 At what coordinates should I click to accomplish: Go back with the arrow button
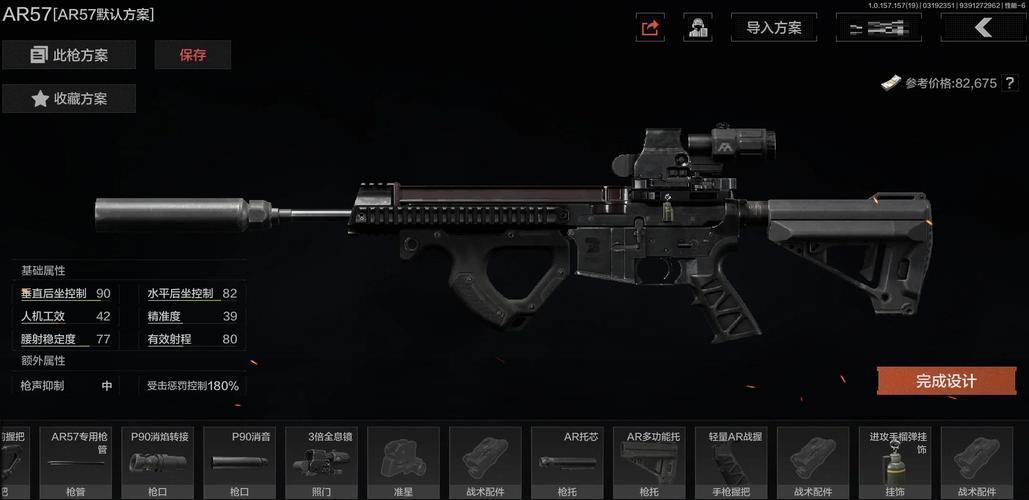[984, 28]
